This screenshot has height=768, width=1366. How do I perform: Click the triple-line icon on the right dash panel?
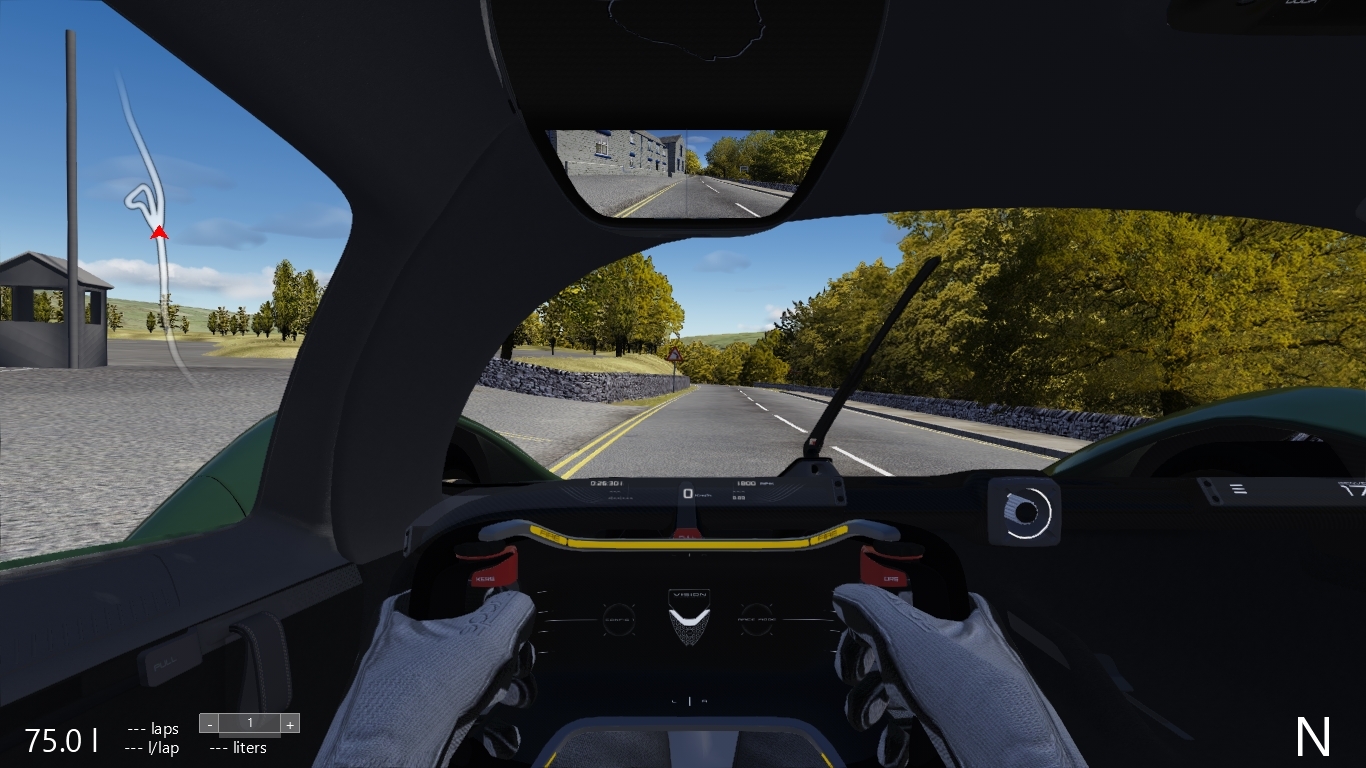coord(1240,487)
